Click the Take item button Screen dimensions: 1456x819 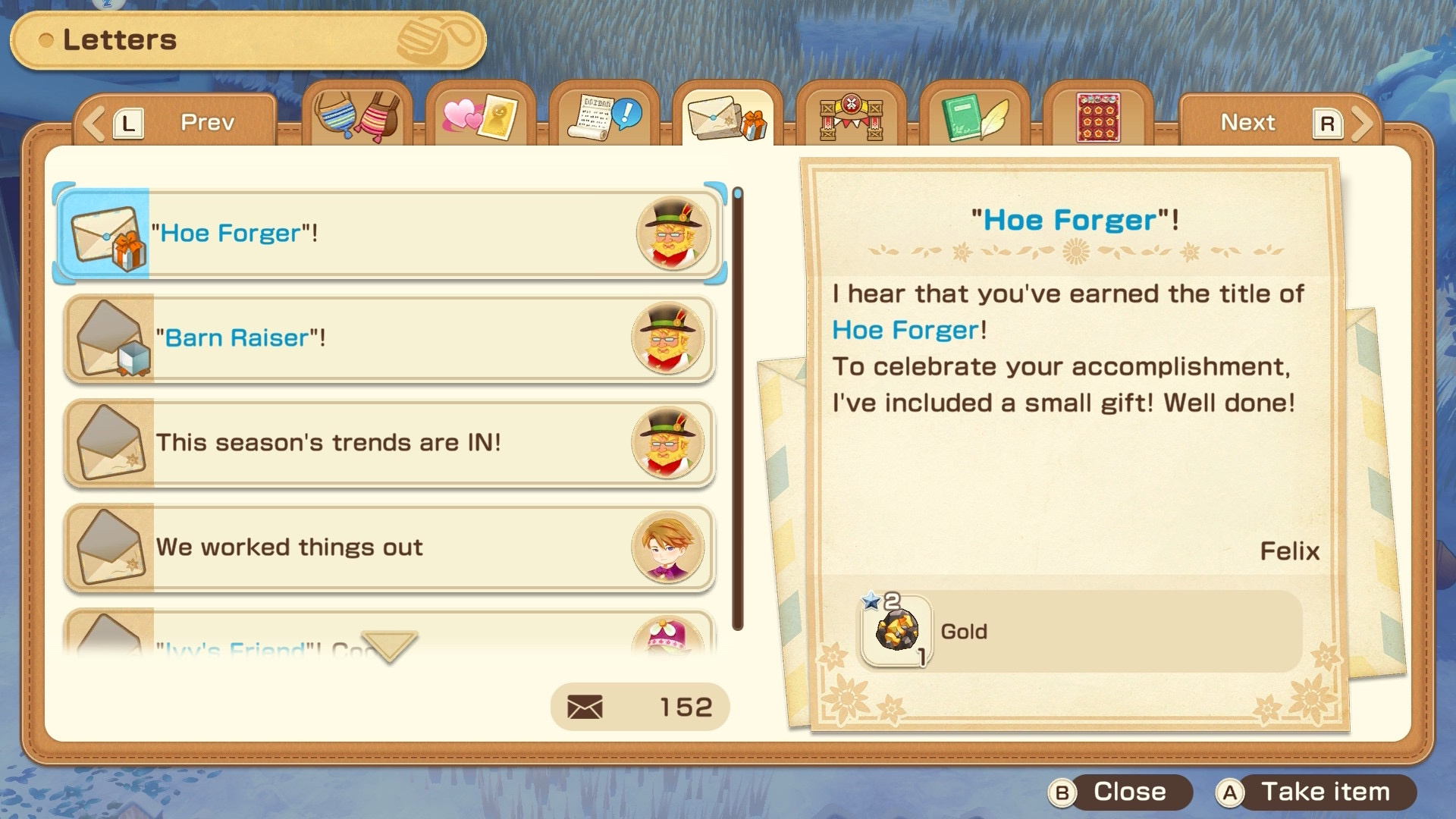pos(1315,792)
